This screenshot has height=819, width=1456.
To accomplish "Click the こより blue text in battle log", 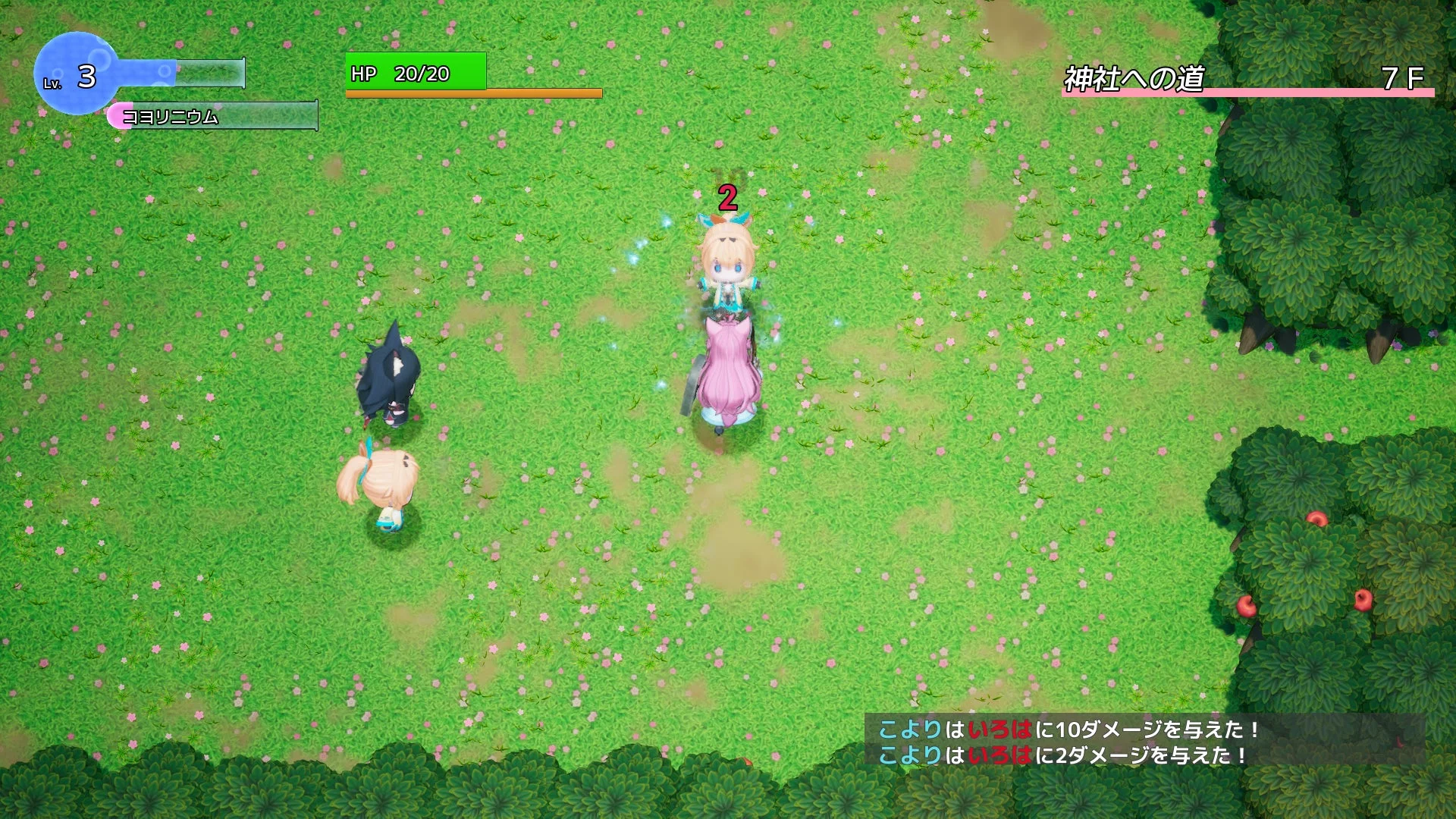I will pyautogui.click(x=910, y=730).
